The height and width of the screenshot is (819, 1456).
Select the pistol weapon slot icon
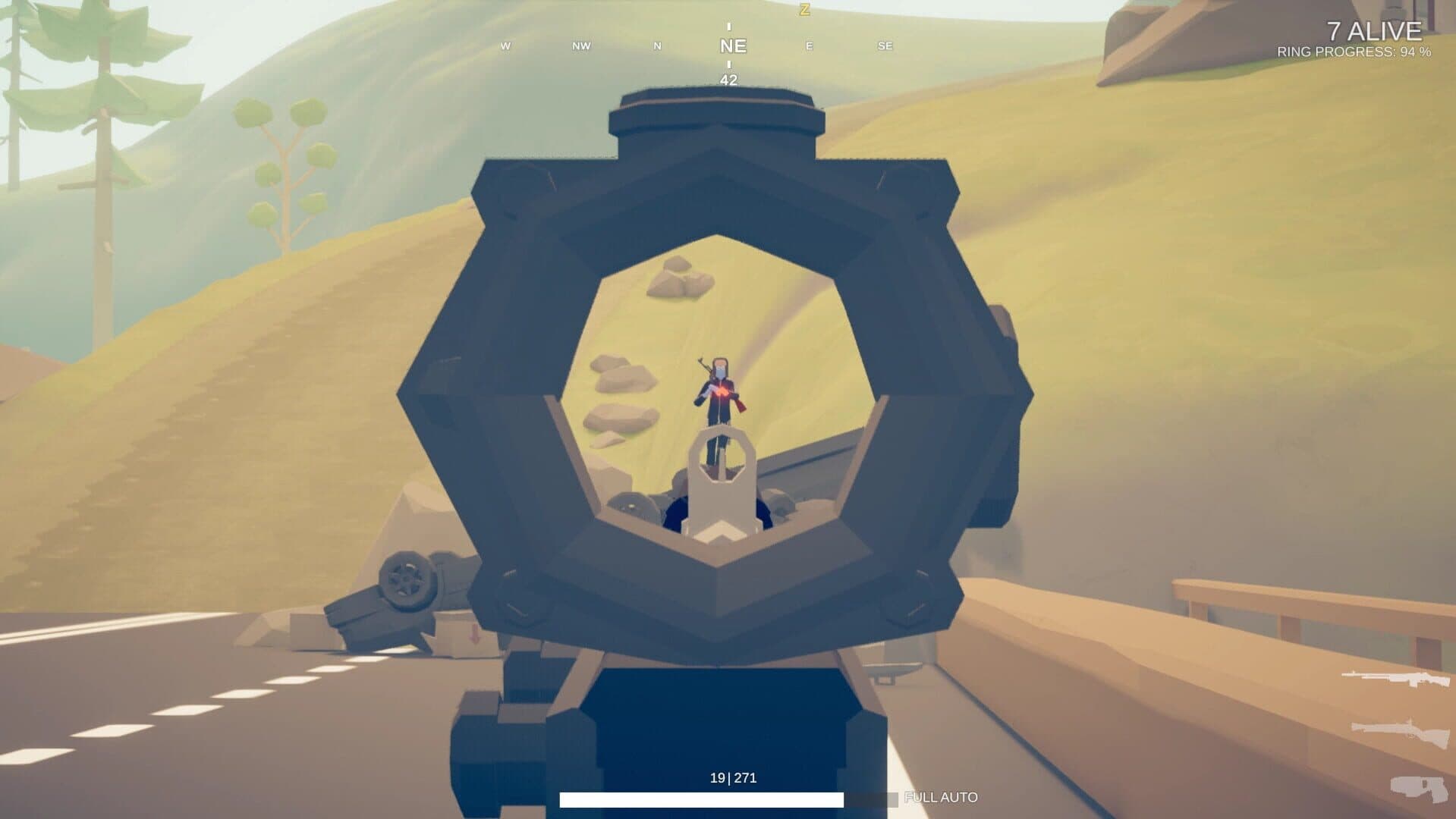pos(1417,789)
